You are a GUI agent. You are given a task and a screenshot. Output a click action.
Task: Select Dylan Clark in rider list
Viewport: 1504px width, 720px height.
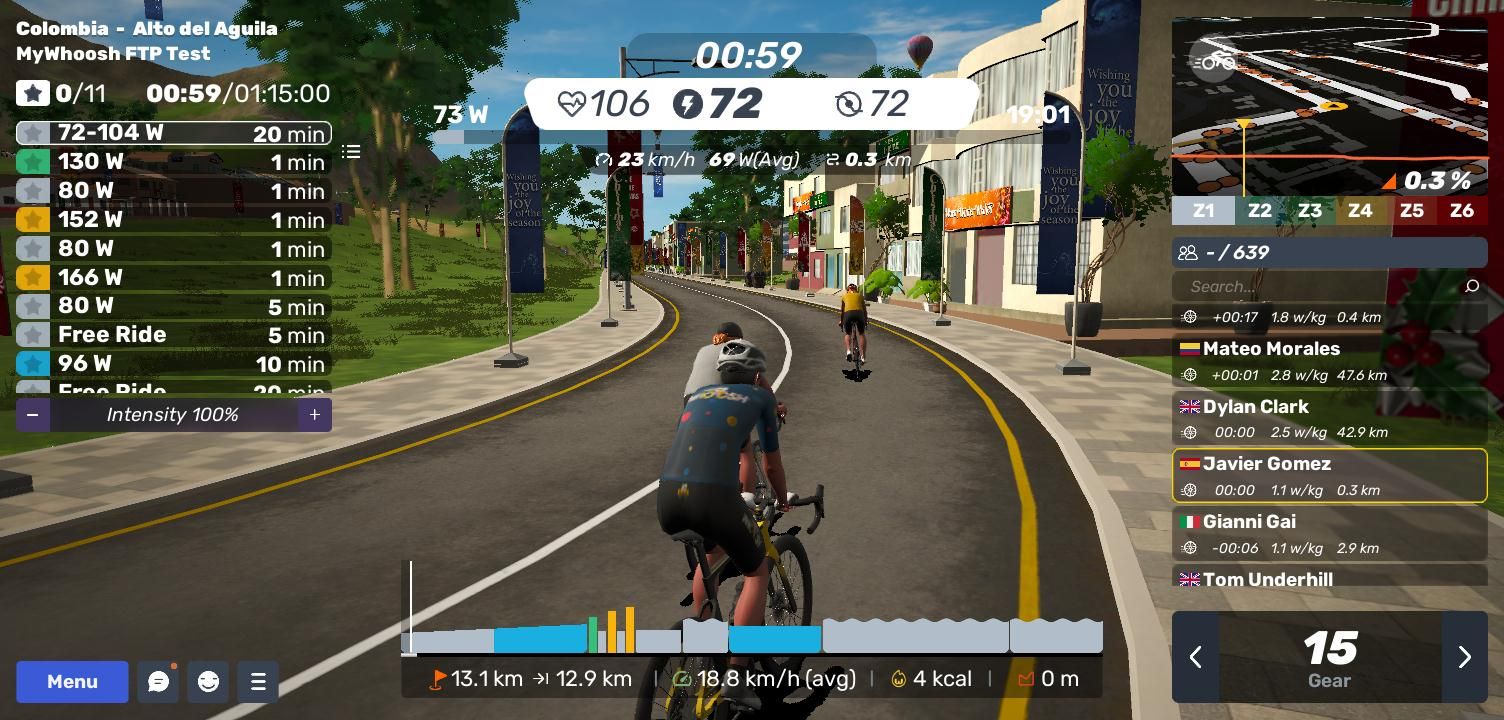(1329, 419)
